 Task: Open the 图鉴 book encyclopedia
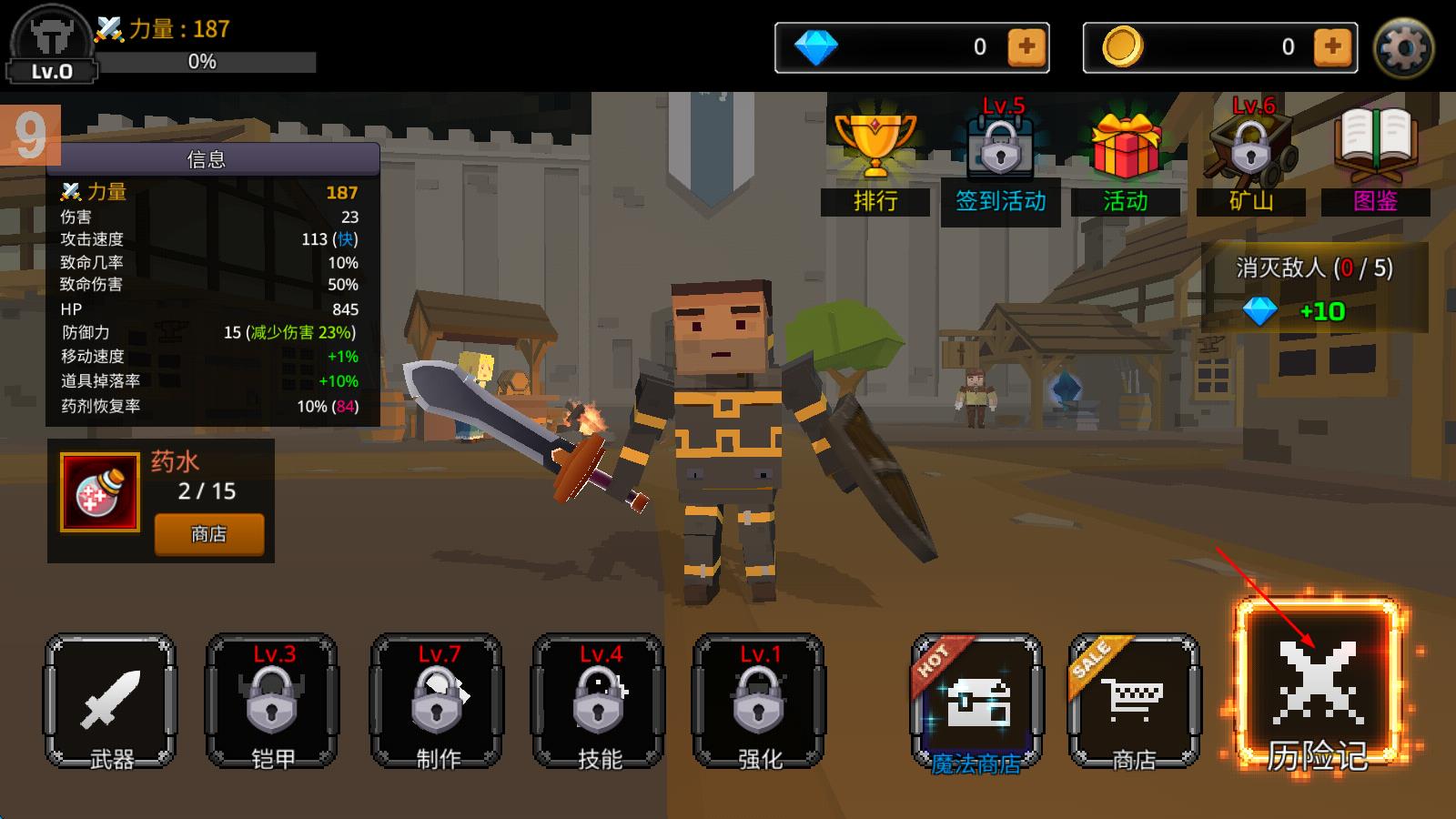point(1375,161)
